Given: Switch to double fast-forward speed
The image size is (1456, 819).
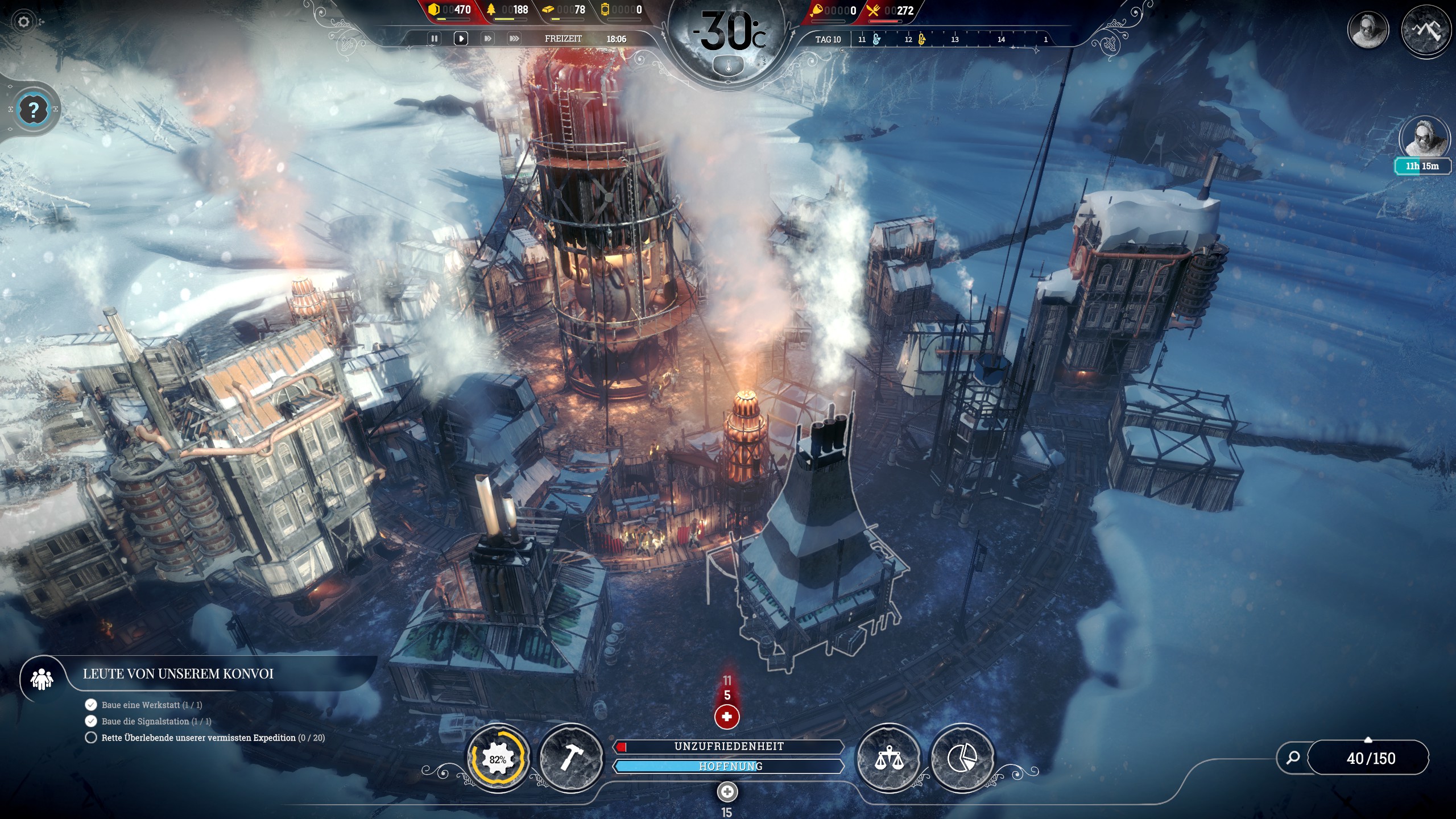Looking at the screenshot, I should point(487,39).
